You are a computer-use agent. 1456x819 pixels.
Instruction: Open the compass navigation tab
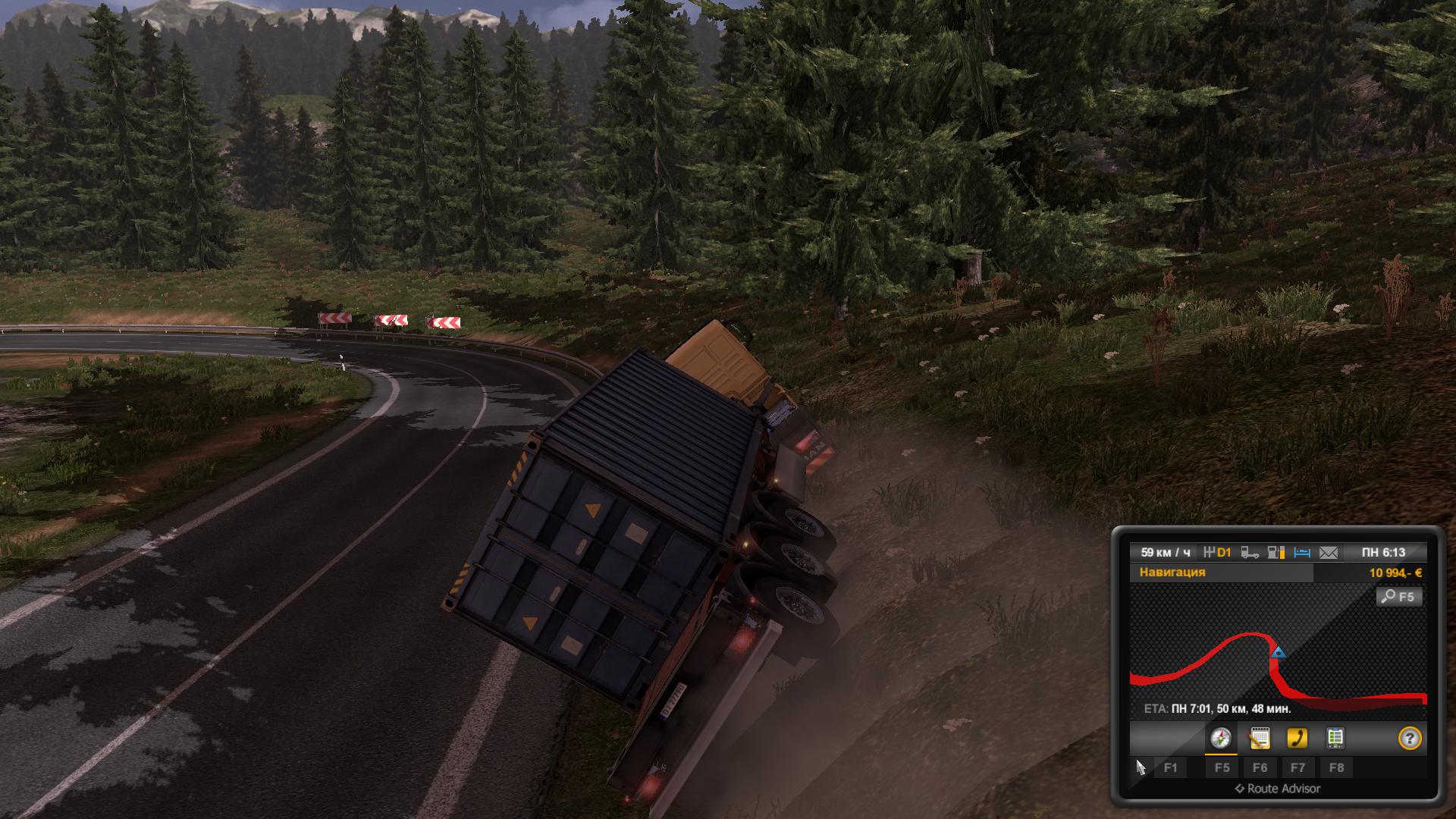click(1221, 738)
